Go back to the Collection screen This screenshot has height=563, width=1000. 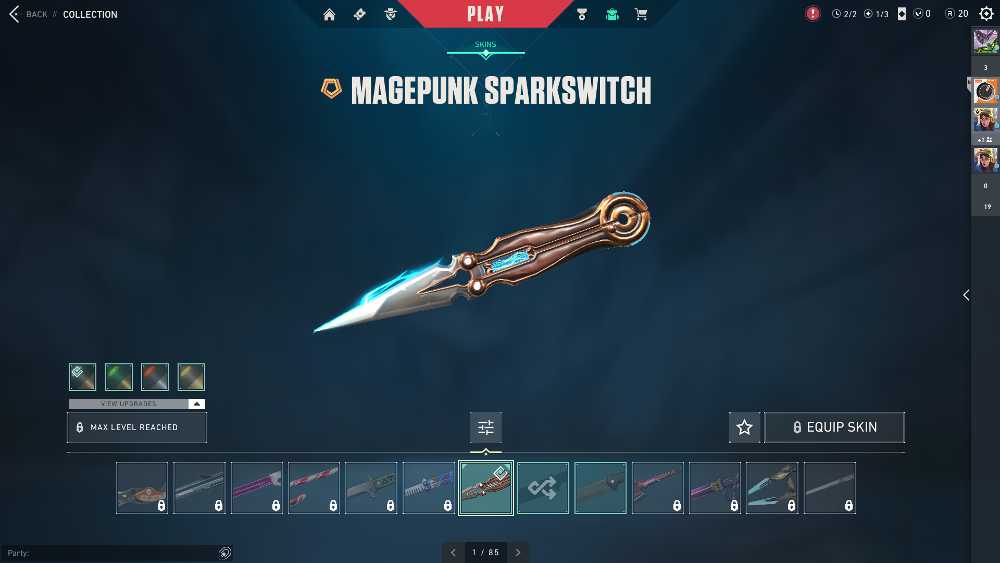(x=30, y=14)
